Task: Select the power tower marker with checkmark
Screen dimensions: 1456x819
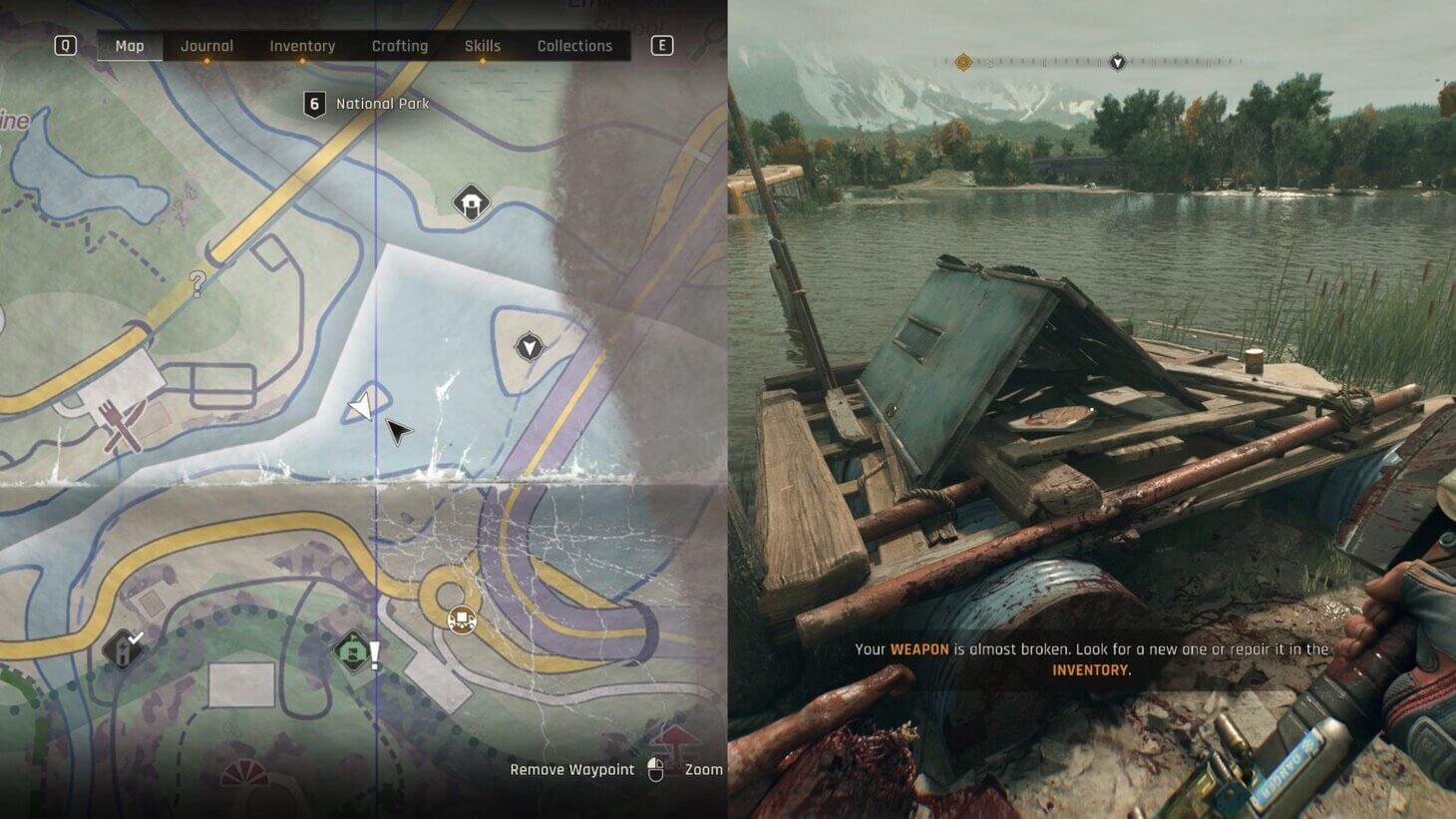Action: 123,650
